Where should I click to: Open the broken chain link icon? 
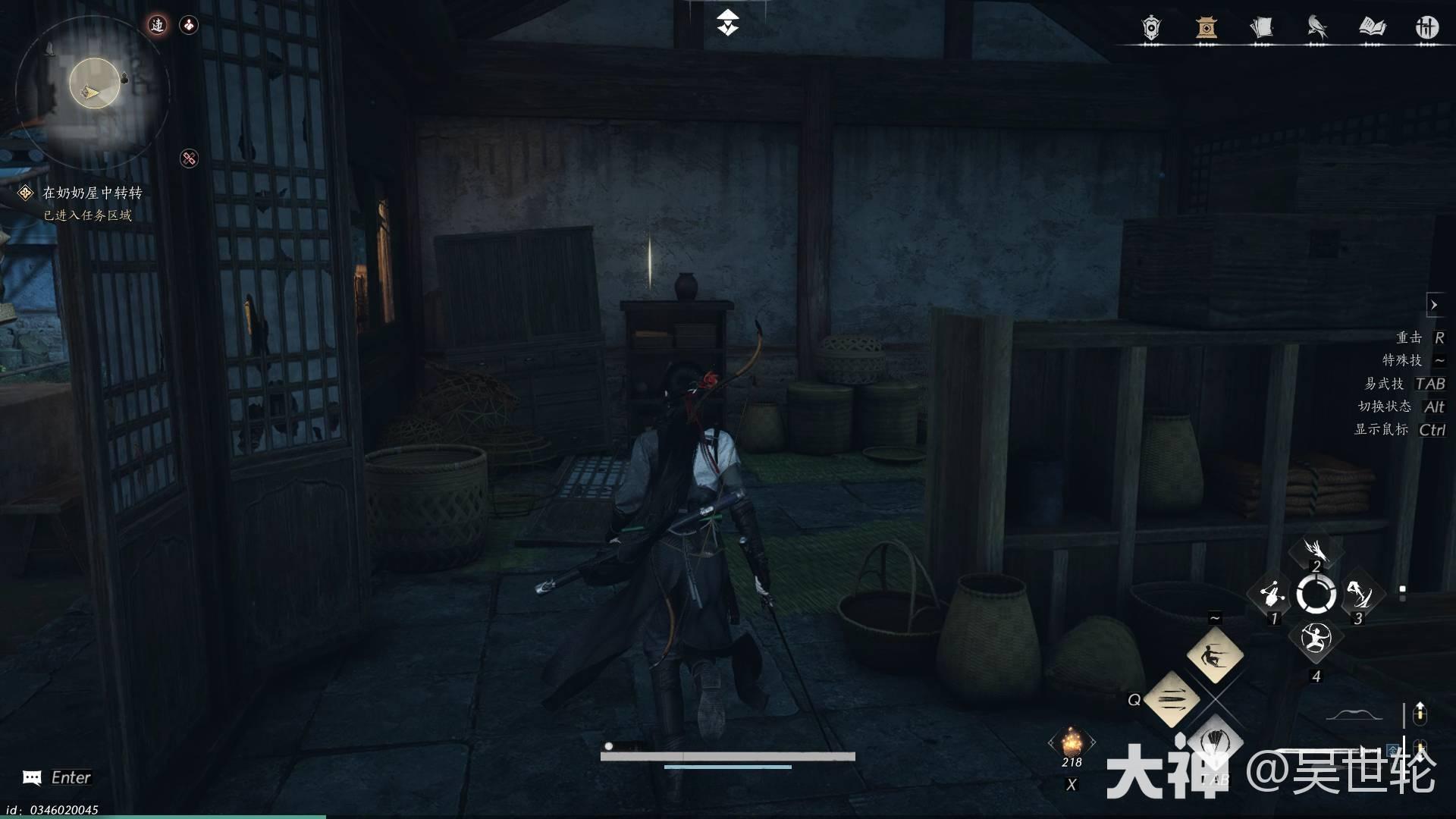(189, 158)
